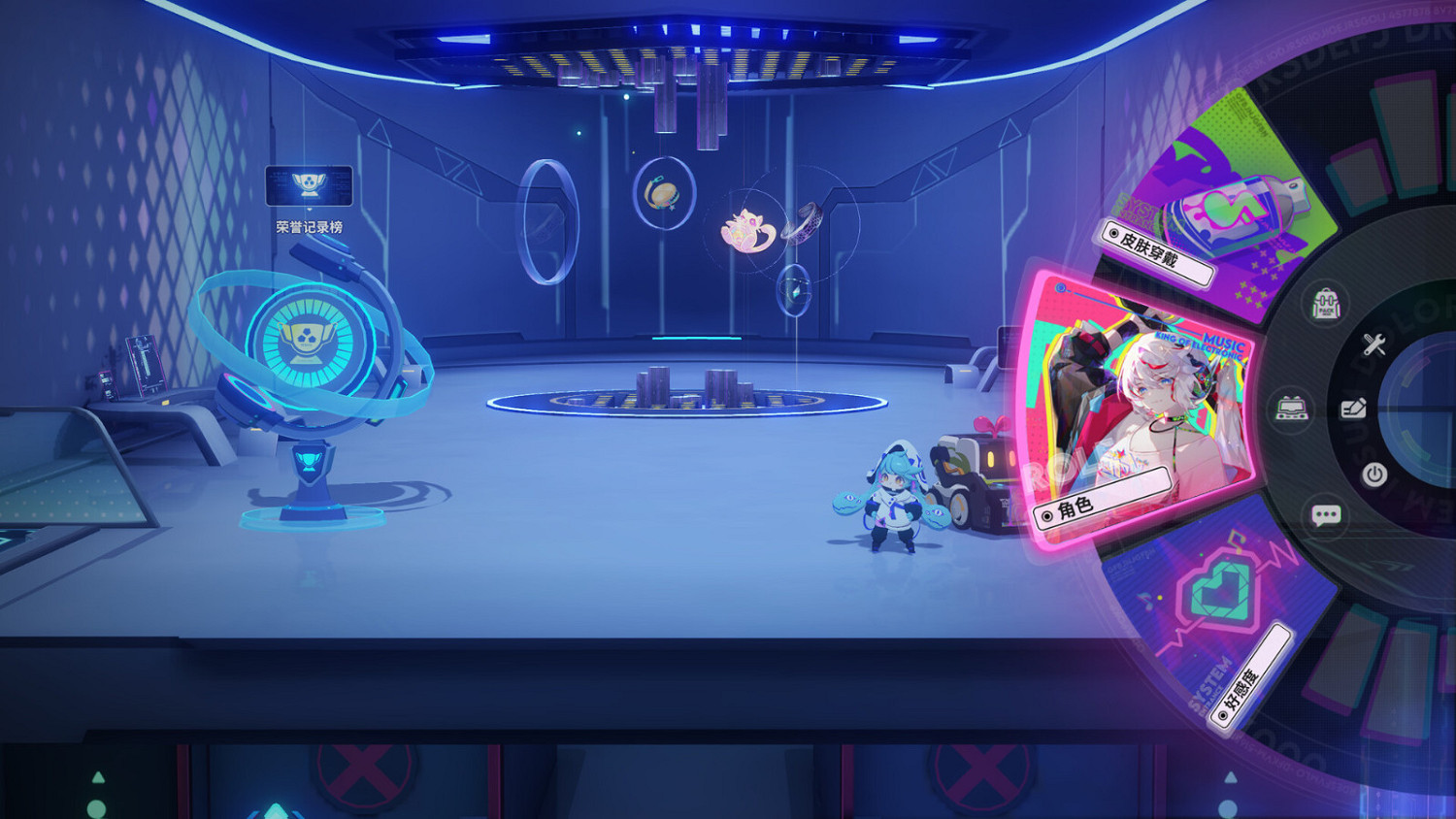Expand the leftmost bottom panel via its up triangle
Viewport: 1456px width, 819px height.
[x=97, y=776]
